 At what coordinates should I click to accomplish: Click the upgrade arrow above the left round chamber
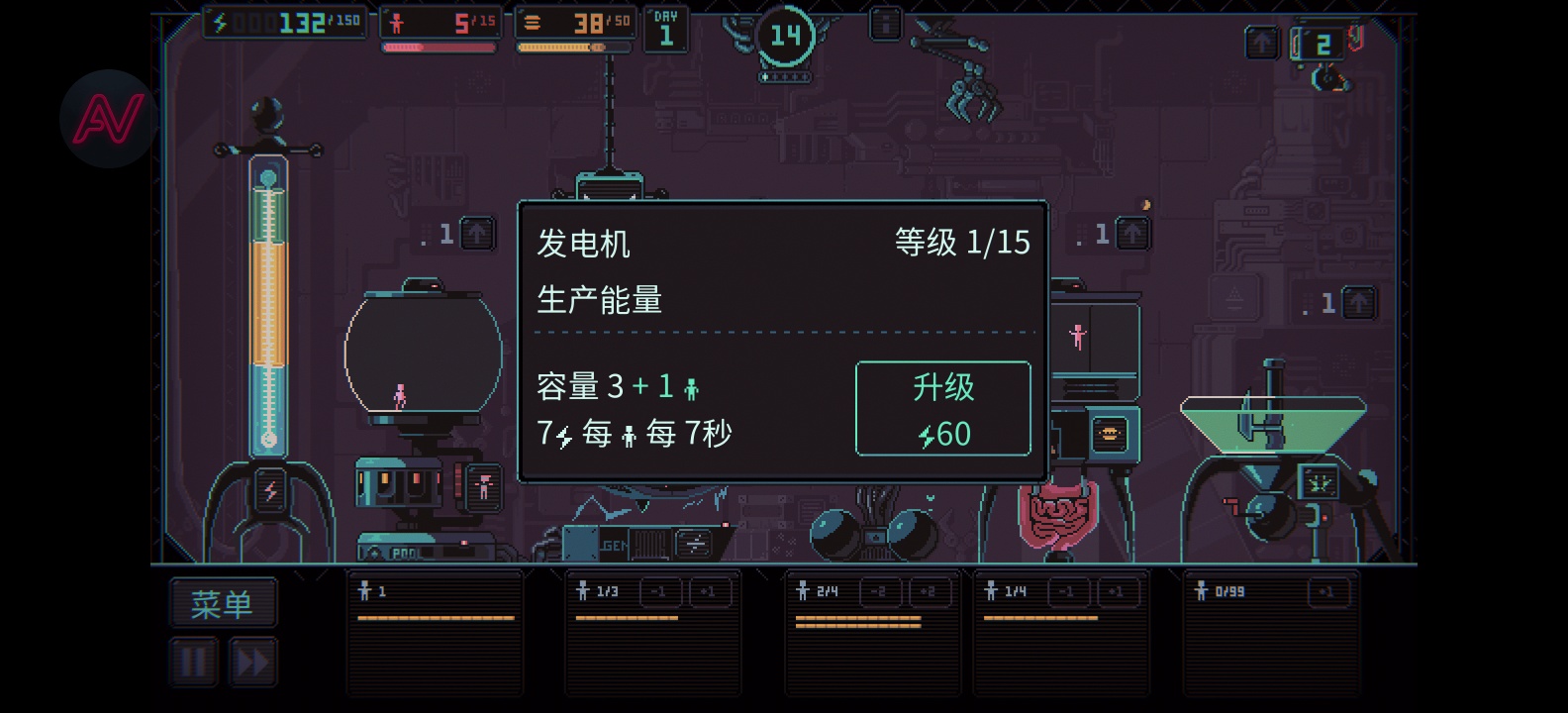[x=477, y=234]
